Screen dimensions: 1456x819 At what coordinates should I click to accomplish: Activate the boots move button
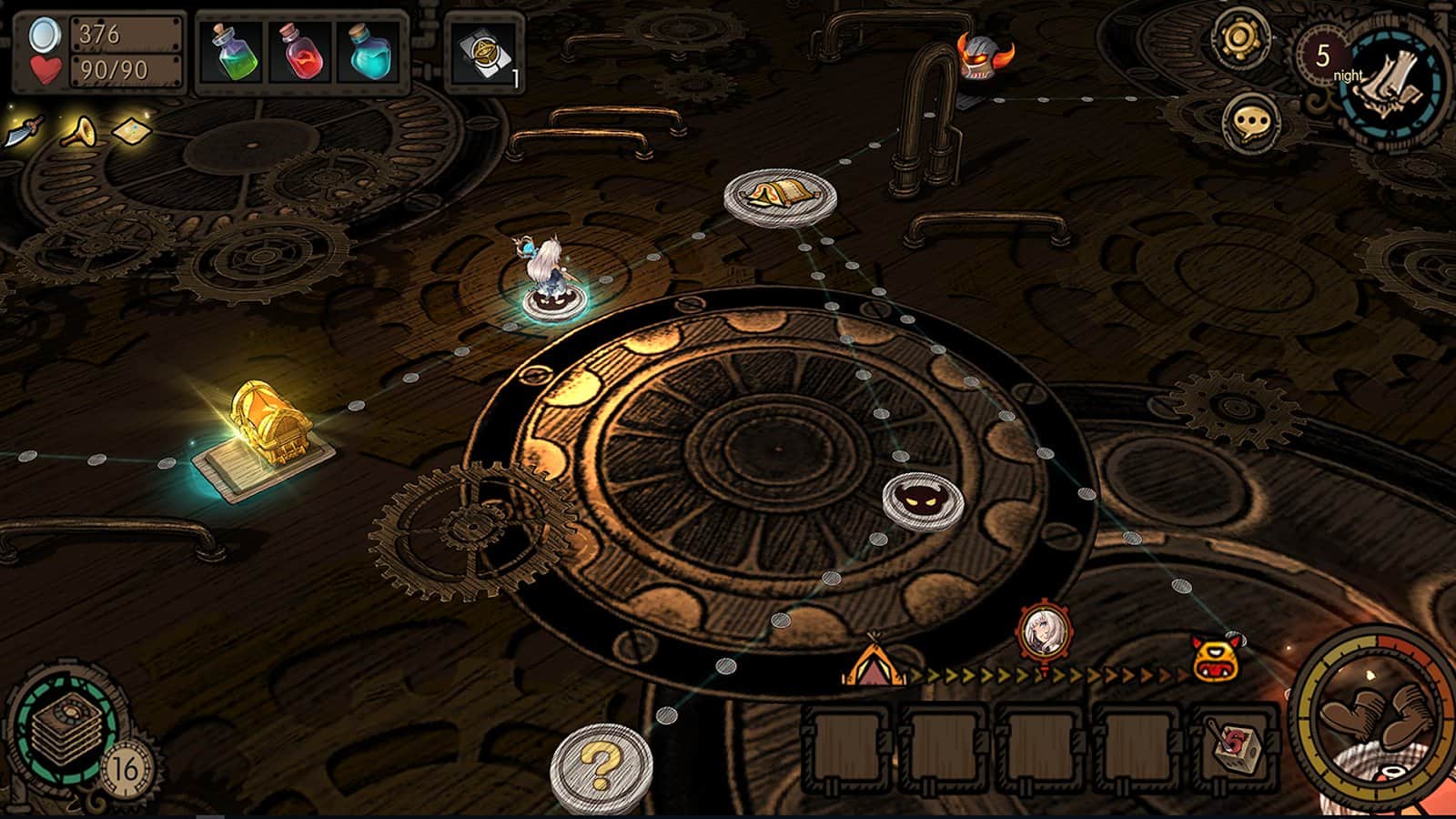tap(1376, 719)
